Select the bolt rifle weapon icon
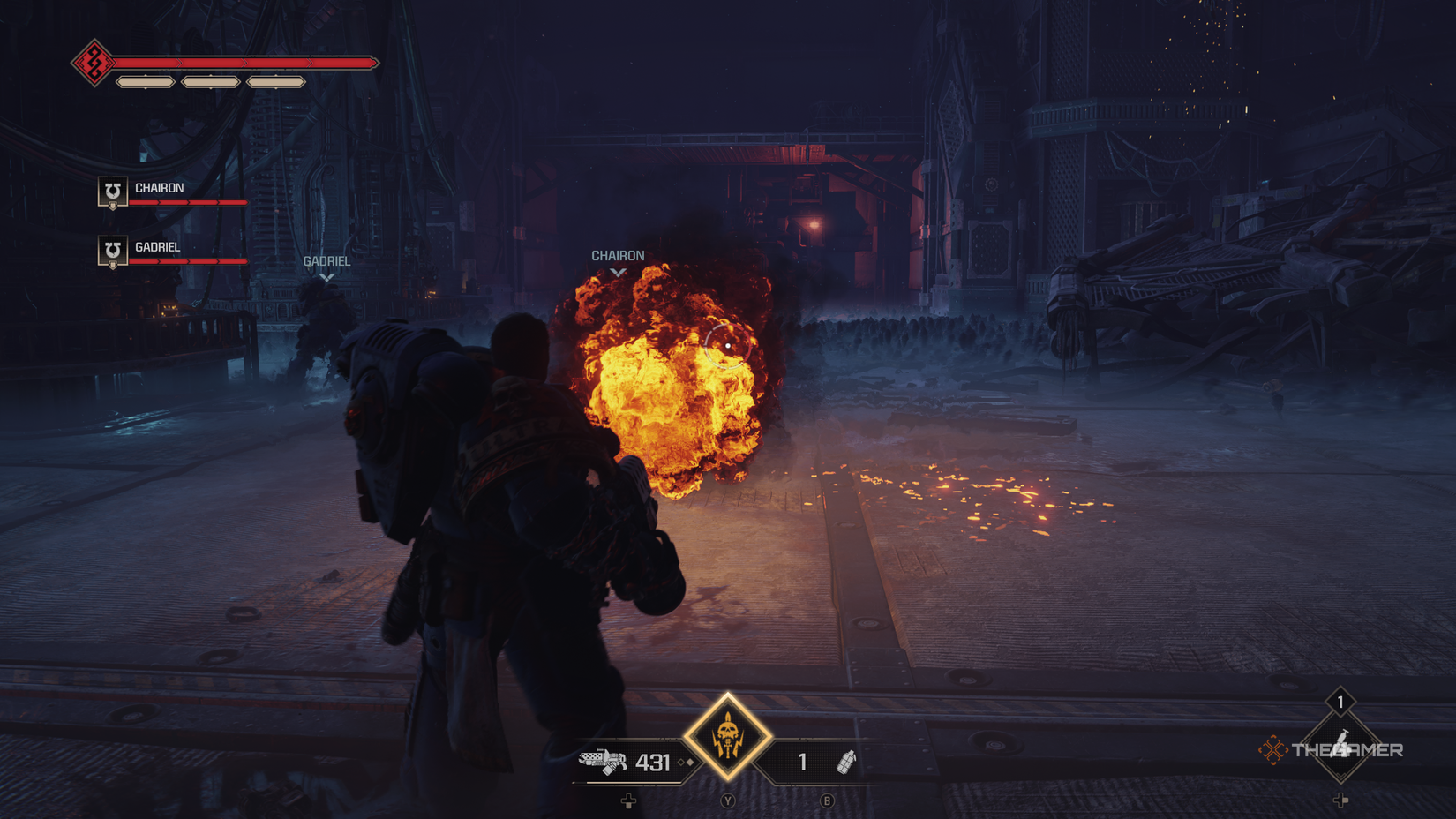This screenshot has width=1456, height=819. tap(603, 762)
